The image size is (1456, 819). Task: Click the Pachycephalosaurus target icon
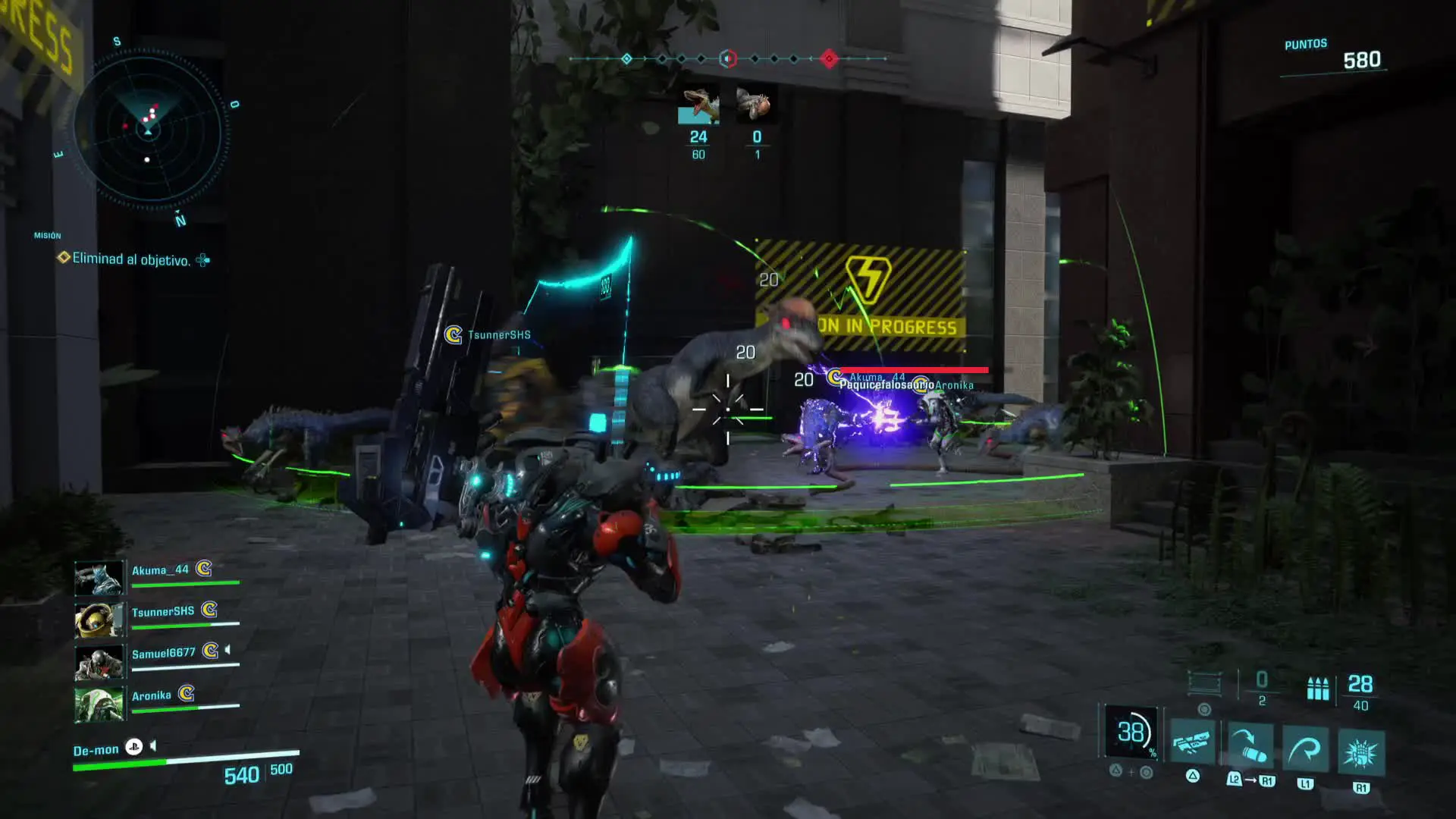(x=756, y=105)
